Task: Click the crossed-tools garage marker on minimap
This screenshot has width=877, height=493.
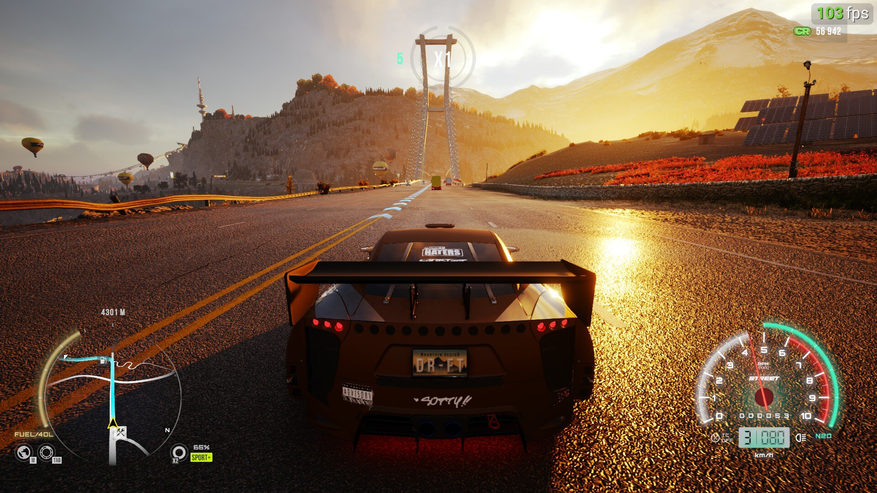Action: click(x=122, y=434)
